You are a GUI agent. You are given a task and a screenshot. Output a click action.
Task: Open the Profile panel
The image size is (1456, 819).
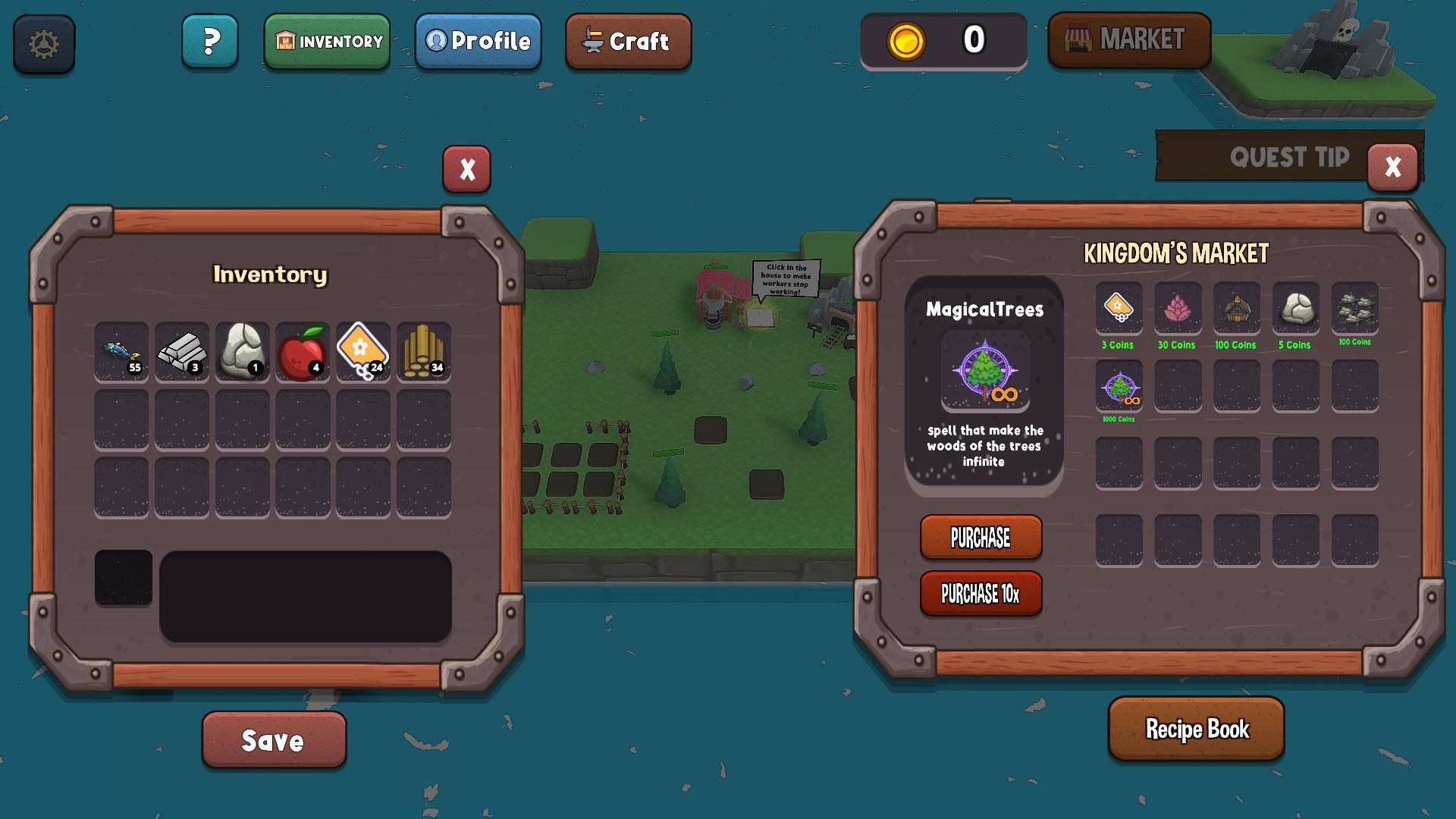tap(478, 42)
